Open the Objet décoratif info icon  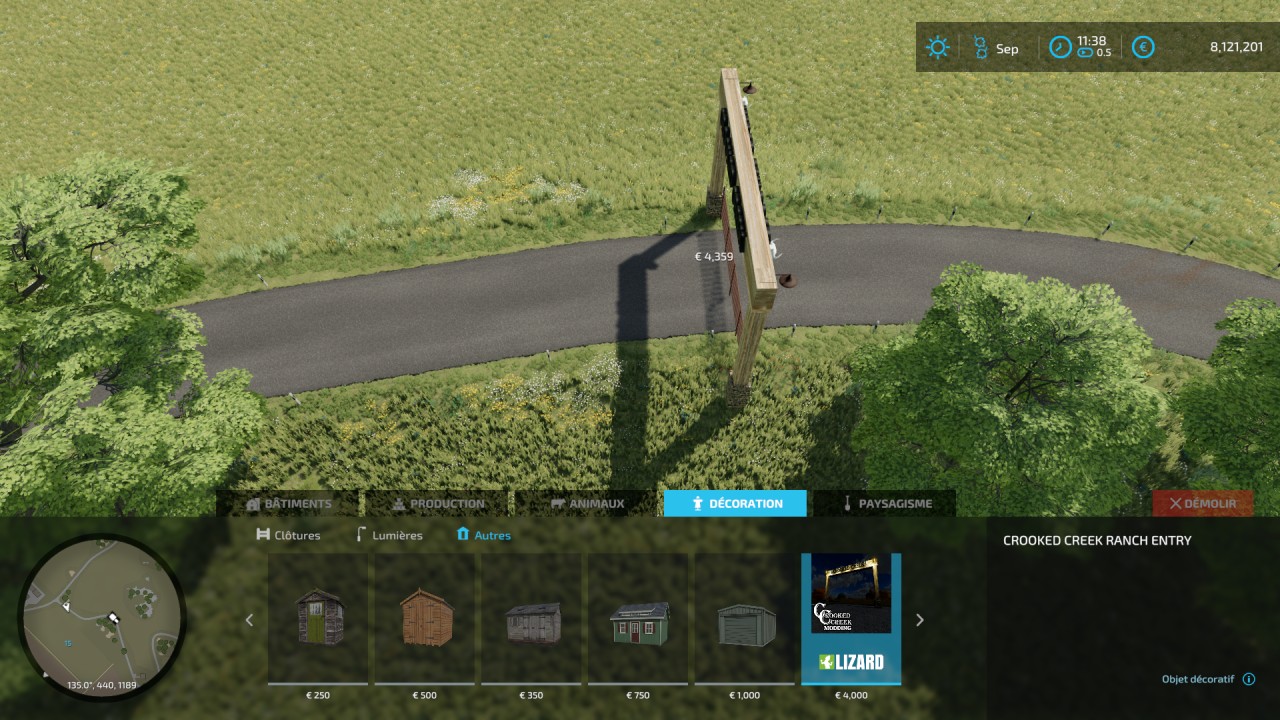coord(1249,679)
